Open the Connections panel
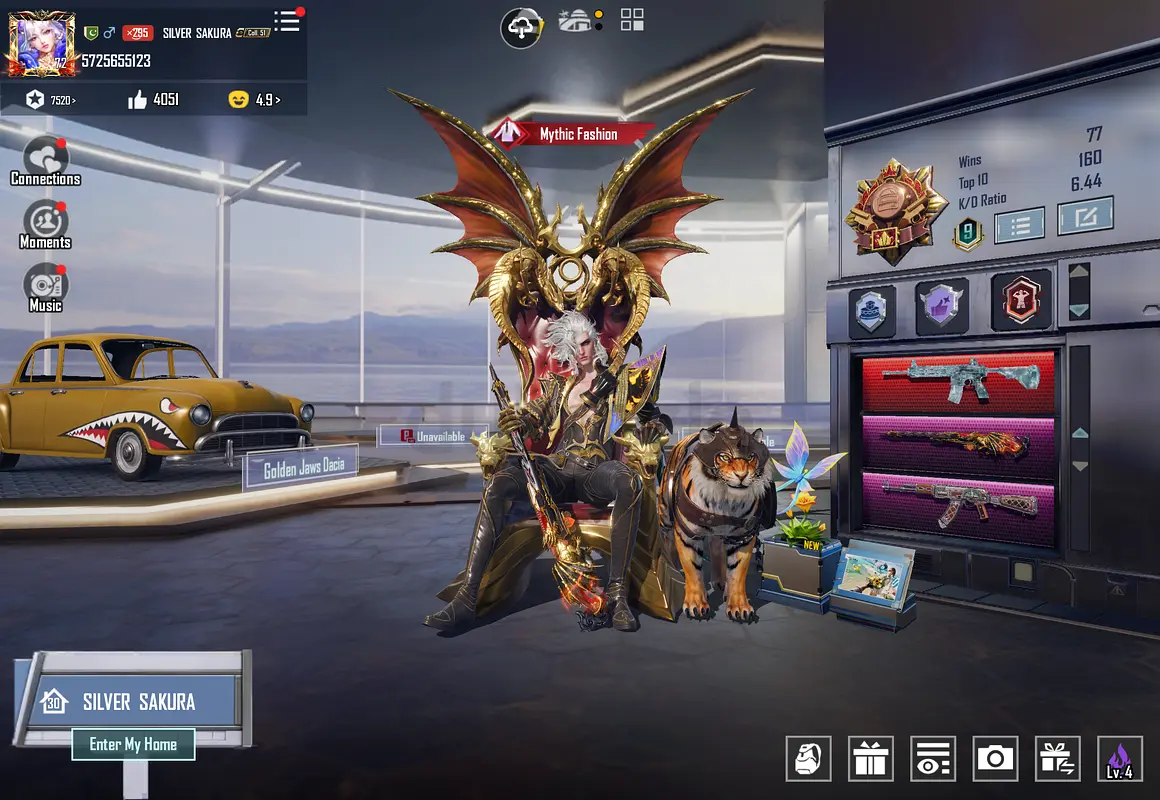The width and height of the screenshot is (1160, 800). click(45, 162)
